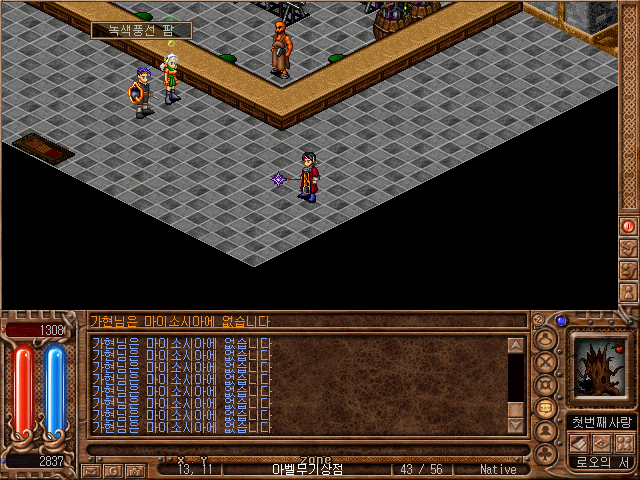Open the crossed-swords round button
Screen dimensions: 640x480
coord(546,360)
